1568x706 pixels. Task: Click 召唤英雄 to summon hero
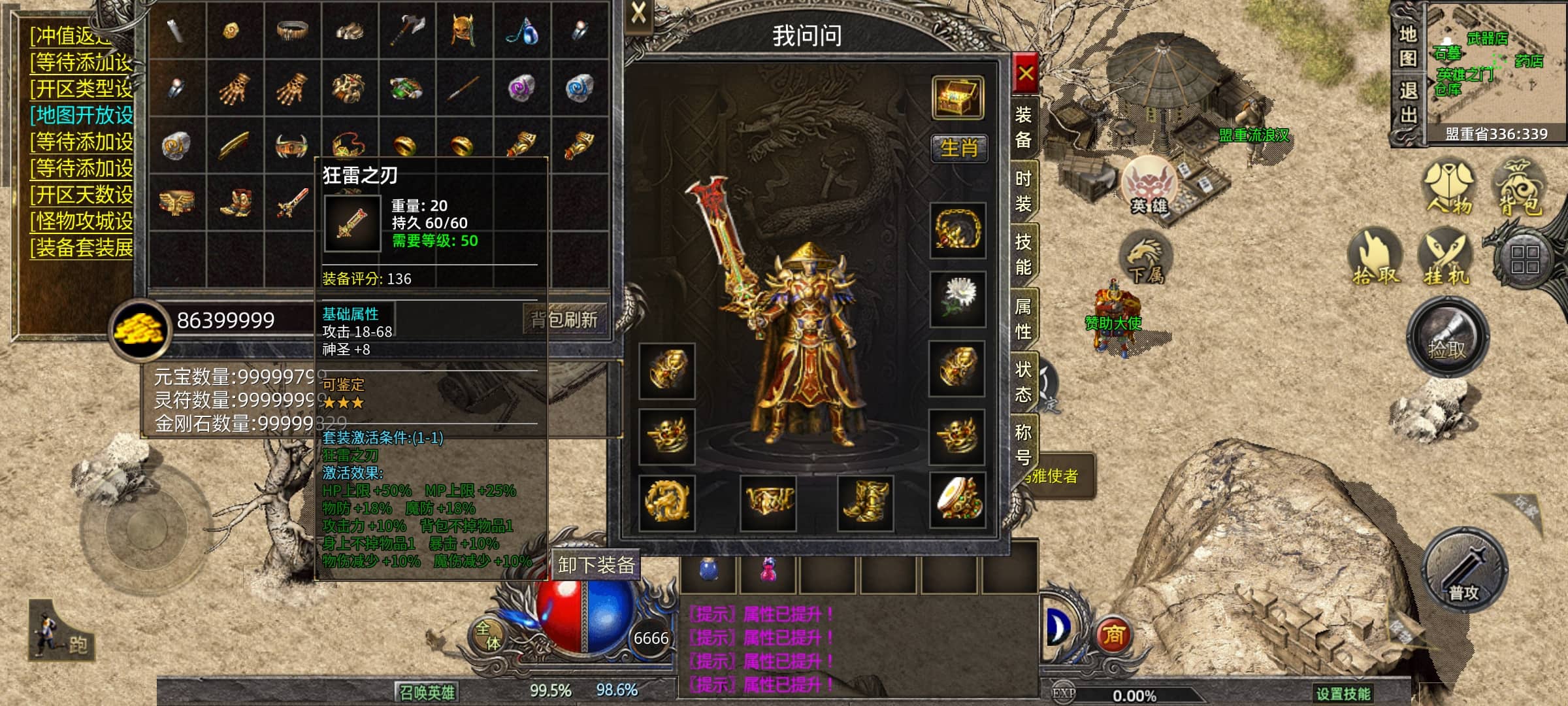[427, 692]
